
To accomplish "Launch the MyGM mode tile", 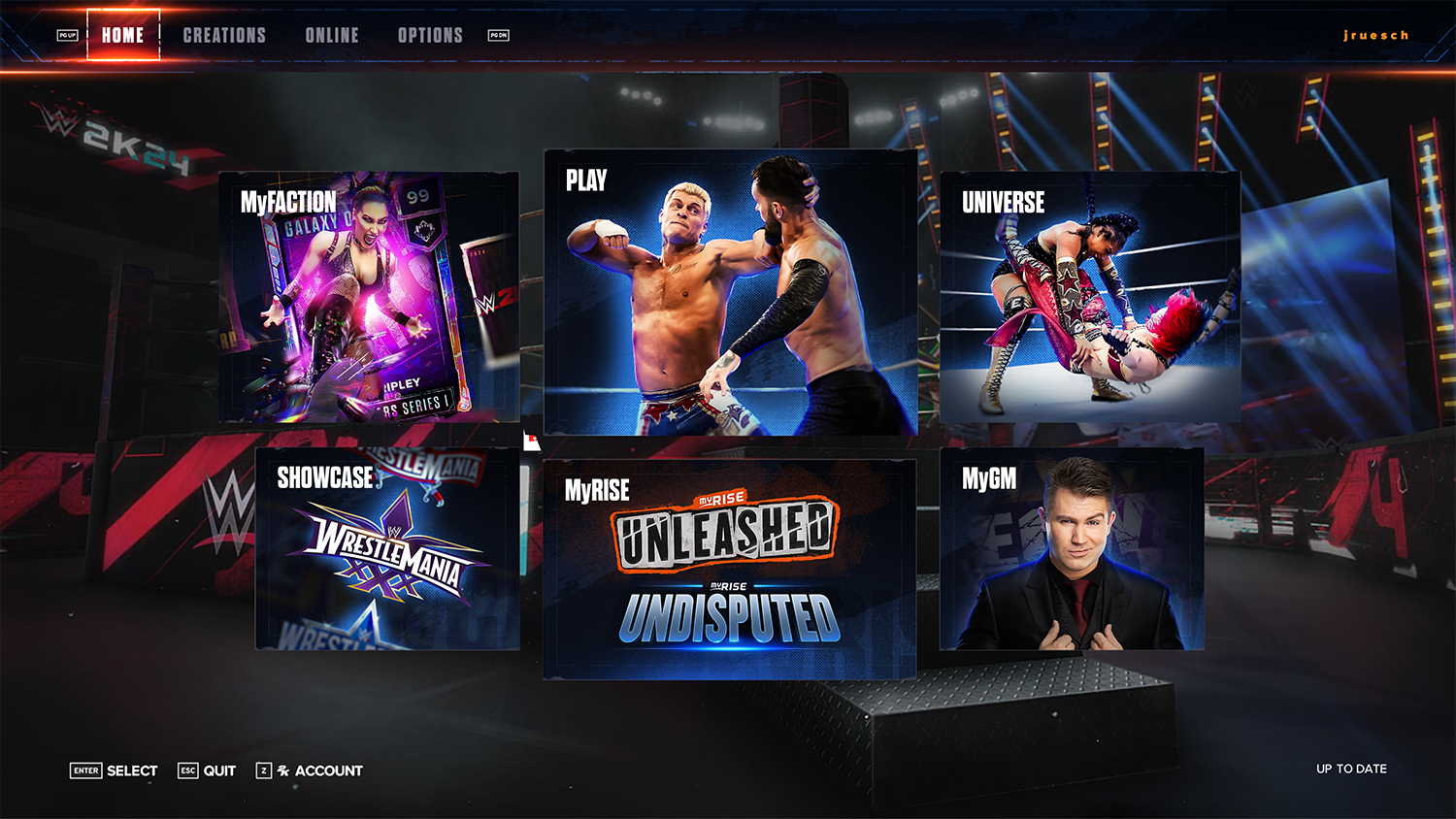I will (x=1072, y=549).
